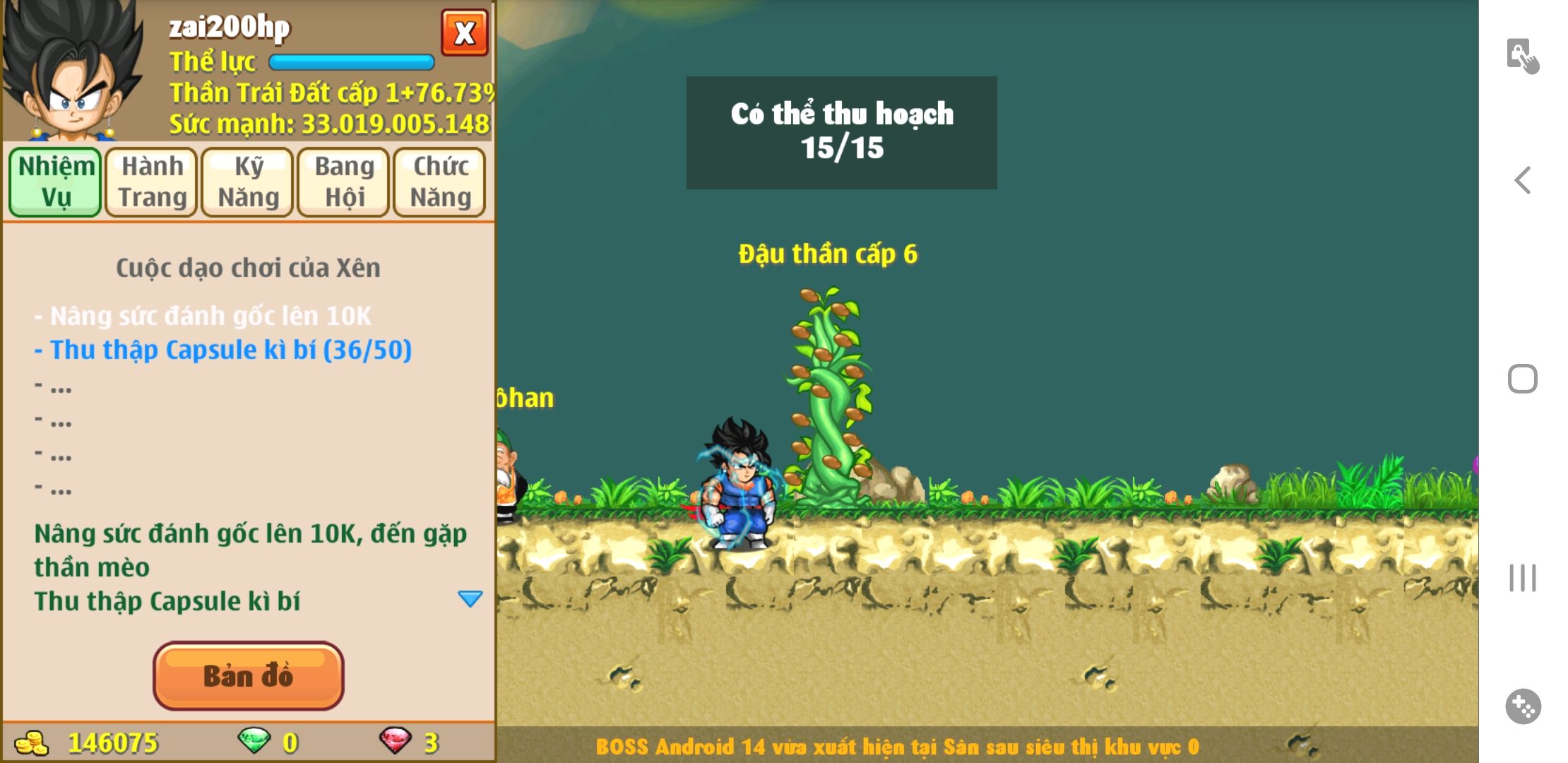Open Android recent apps button
The image size is (1568, 763).
[1522, 578]
